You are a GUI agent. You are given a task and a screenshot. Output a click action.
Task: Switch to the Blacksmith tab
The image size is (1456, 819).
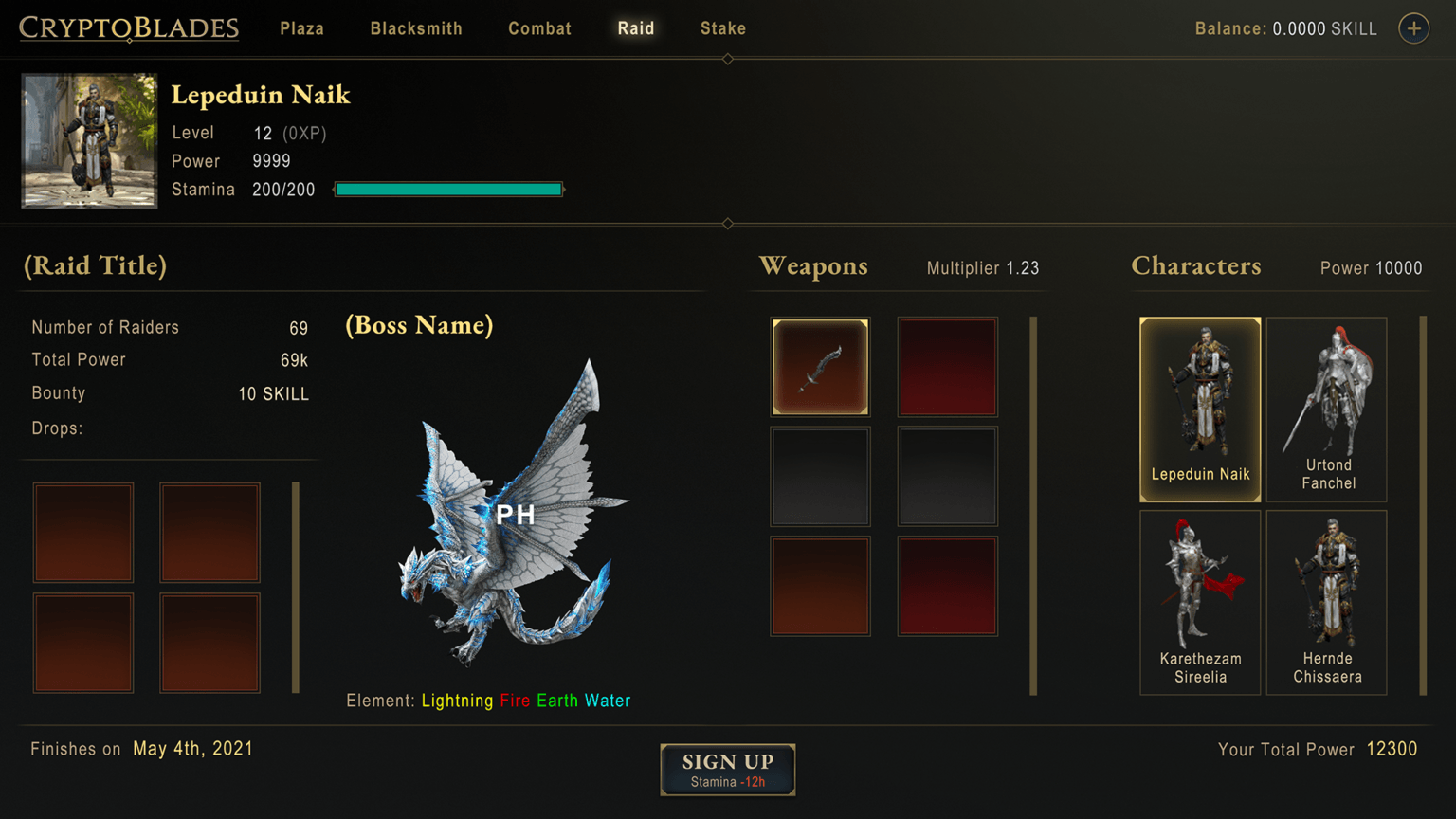coord(416,28)
